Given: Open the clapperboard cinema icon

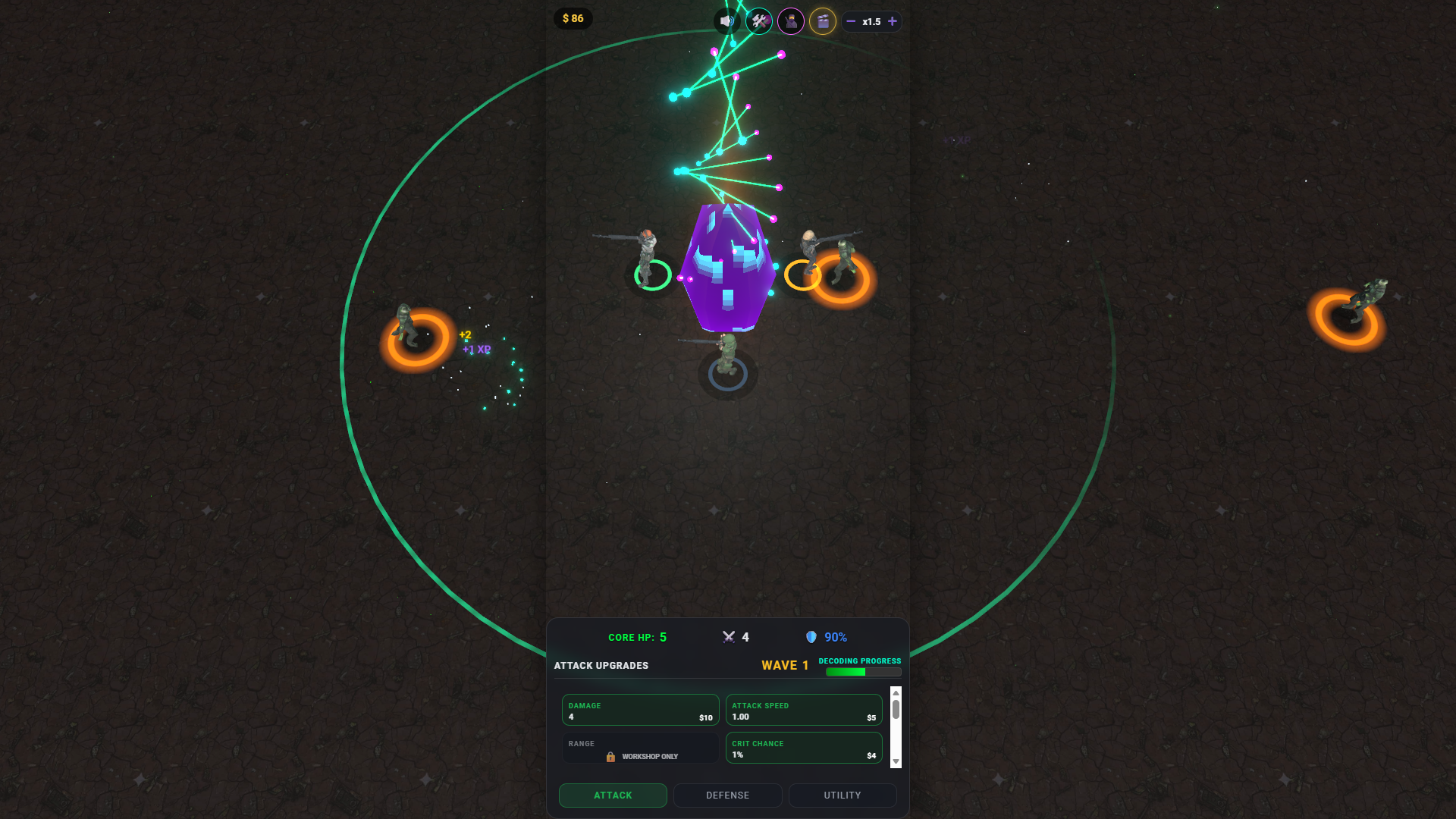Looking at the screenshot, I should [x=822, y=20].
